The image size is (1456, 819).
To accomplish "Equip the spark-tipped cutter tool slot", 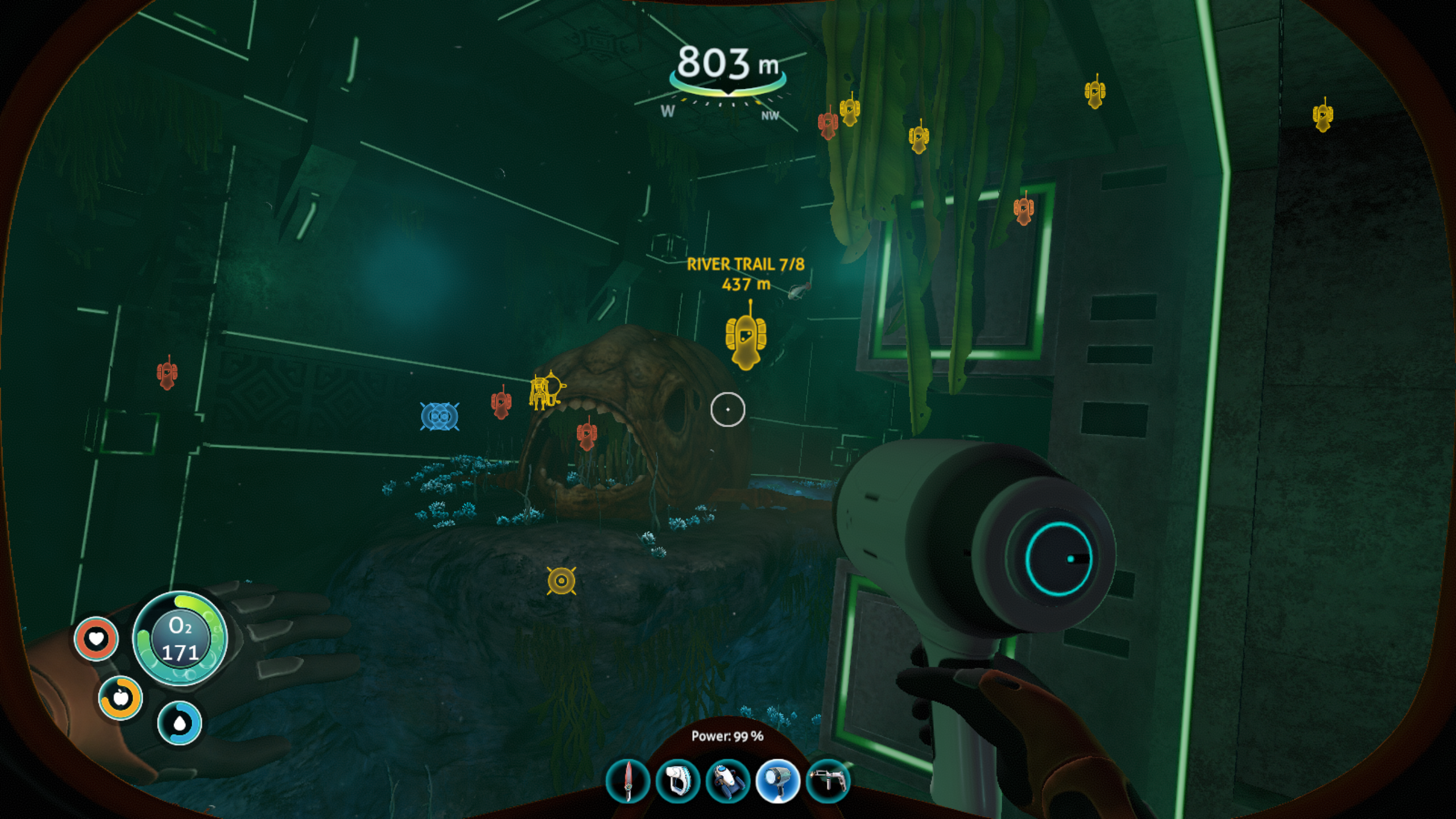I will click(828, 781).
